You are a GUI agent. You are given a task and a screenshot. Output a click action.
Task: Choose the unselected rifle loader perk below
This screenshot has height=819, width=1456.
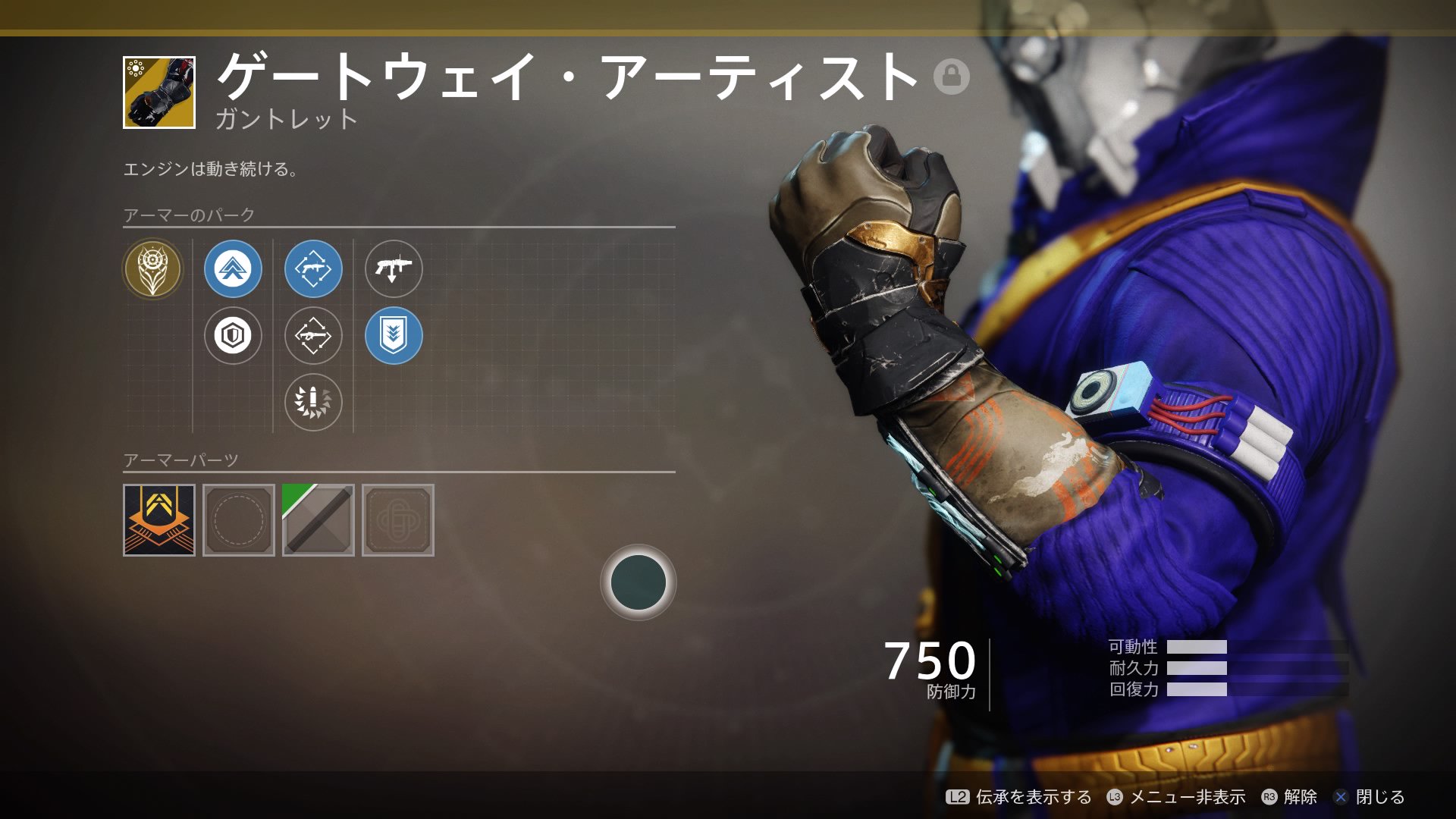click(x=313, y=335)
